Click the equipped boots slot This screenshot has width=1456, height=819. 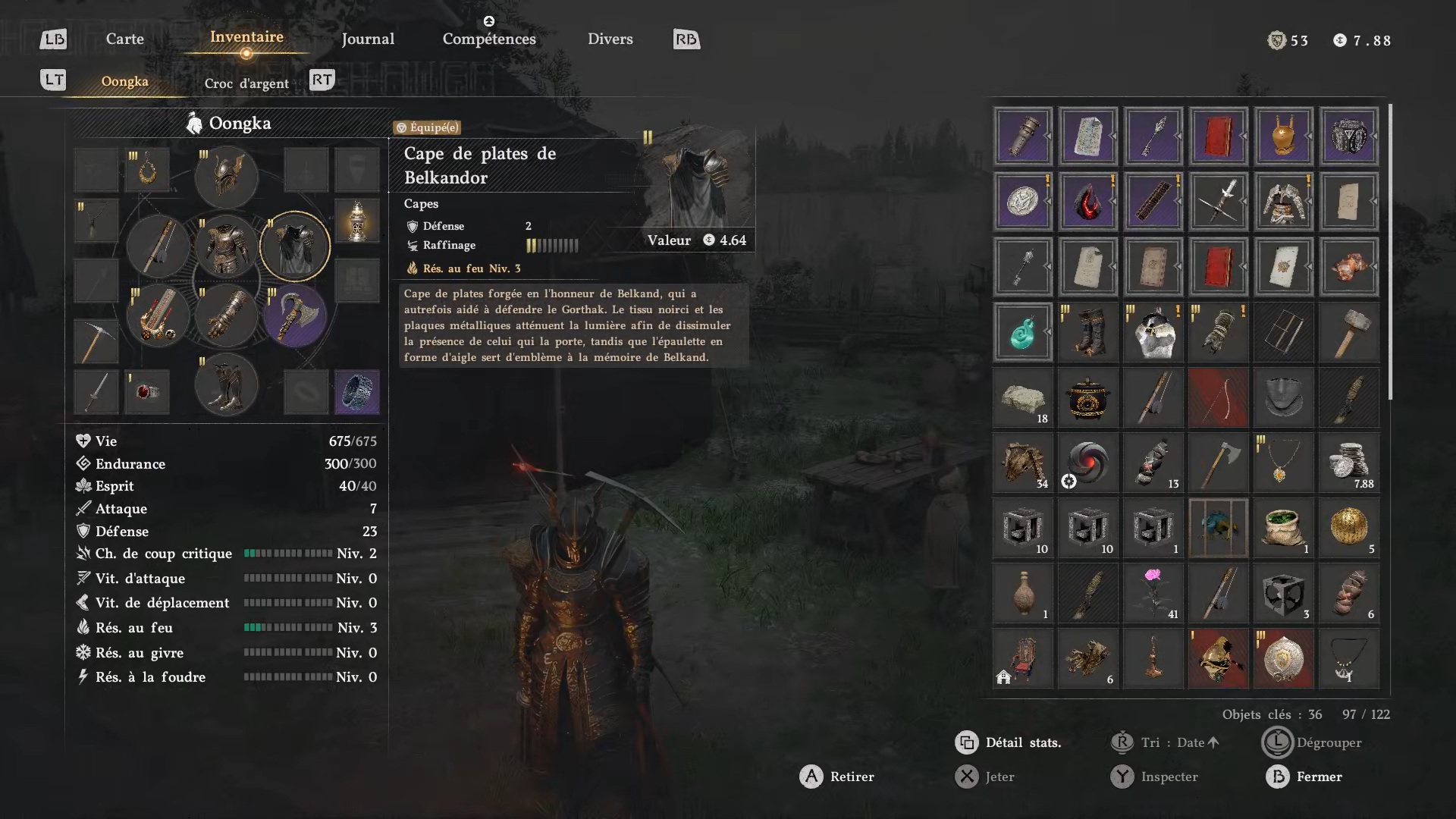tap(226, 384)
